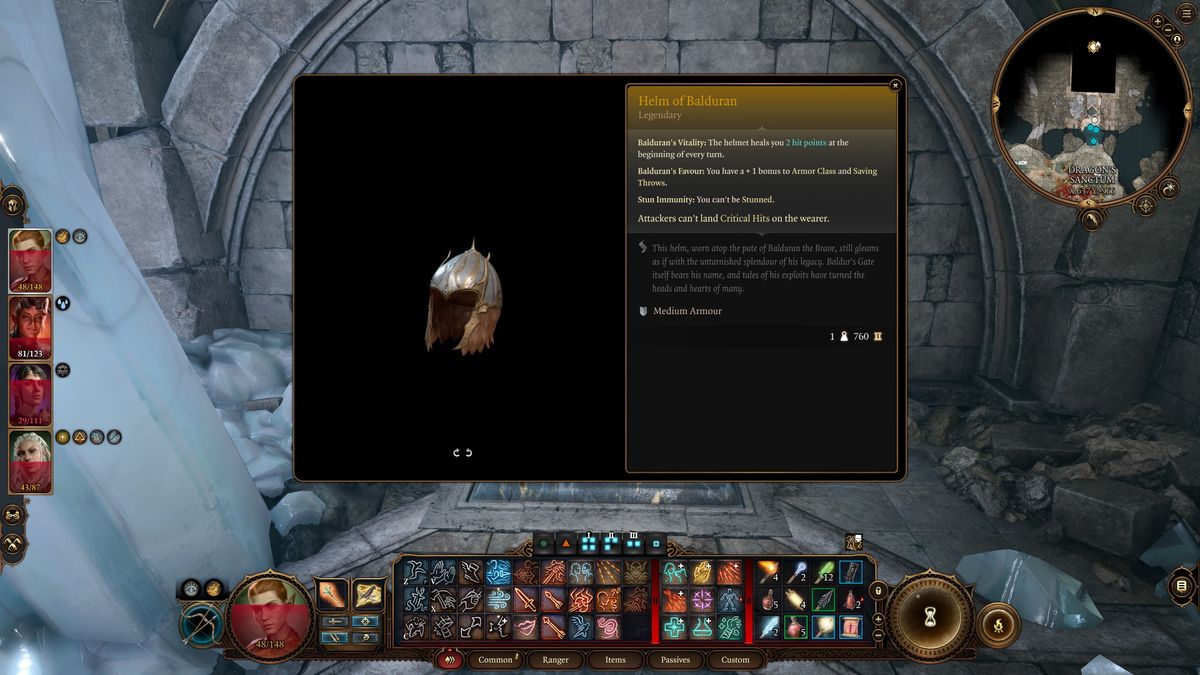Screen dimensions: 1200x675
Task: Show the Items hotbar tab
Action: pyautogui.click(x=615, y=660)
